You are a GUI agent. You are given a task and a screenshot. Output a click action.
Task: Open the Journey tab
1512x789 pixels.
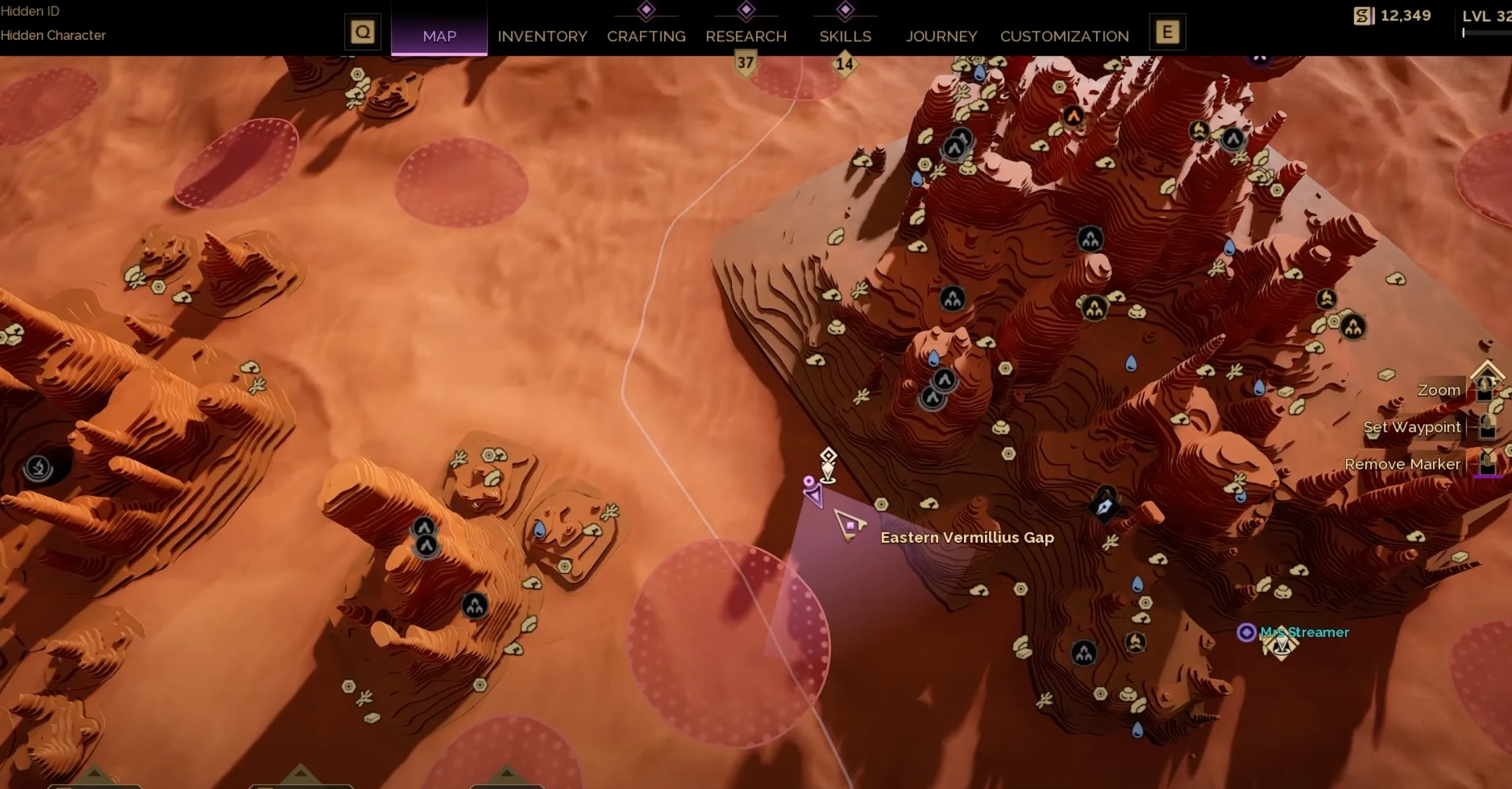pyautogui.click(x=941, y=36)
